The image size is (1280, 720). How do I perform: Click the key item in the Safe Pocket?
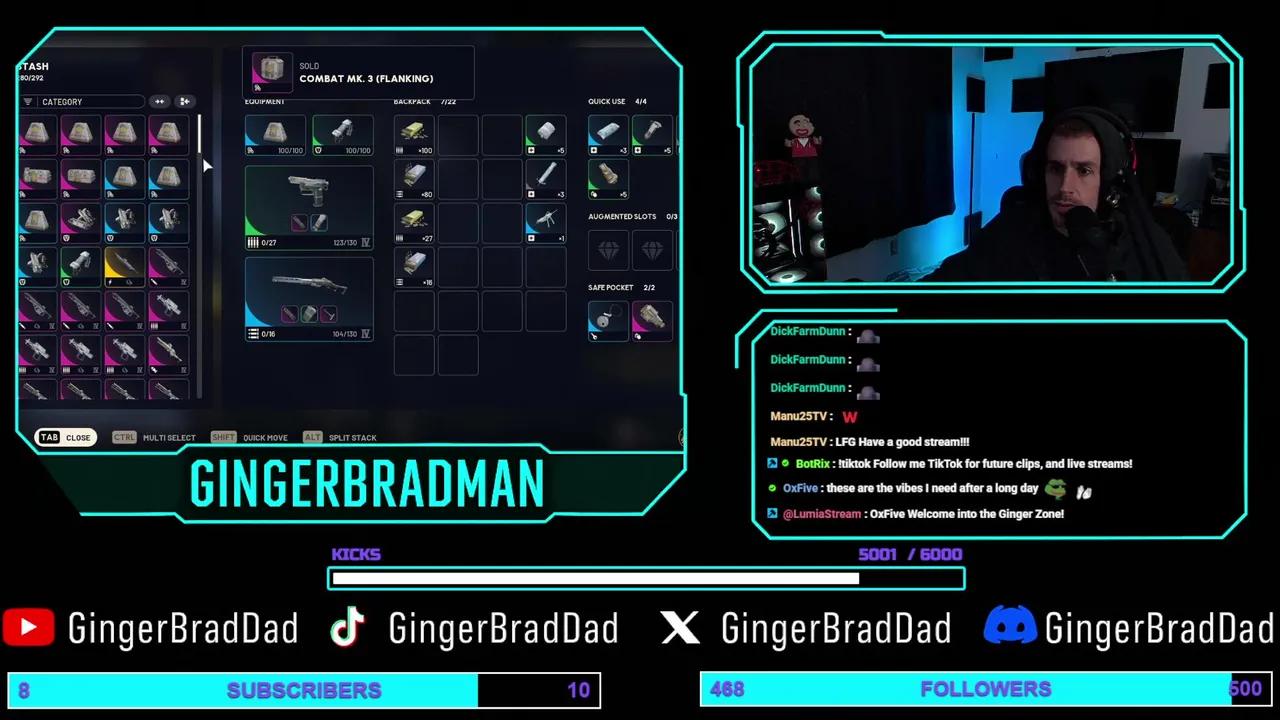608,318
